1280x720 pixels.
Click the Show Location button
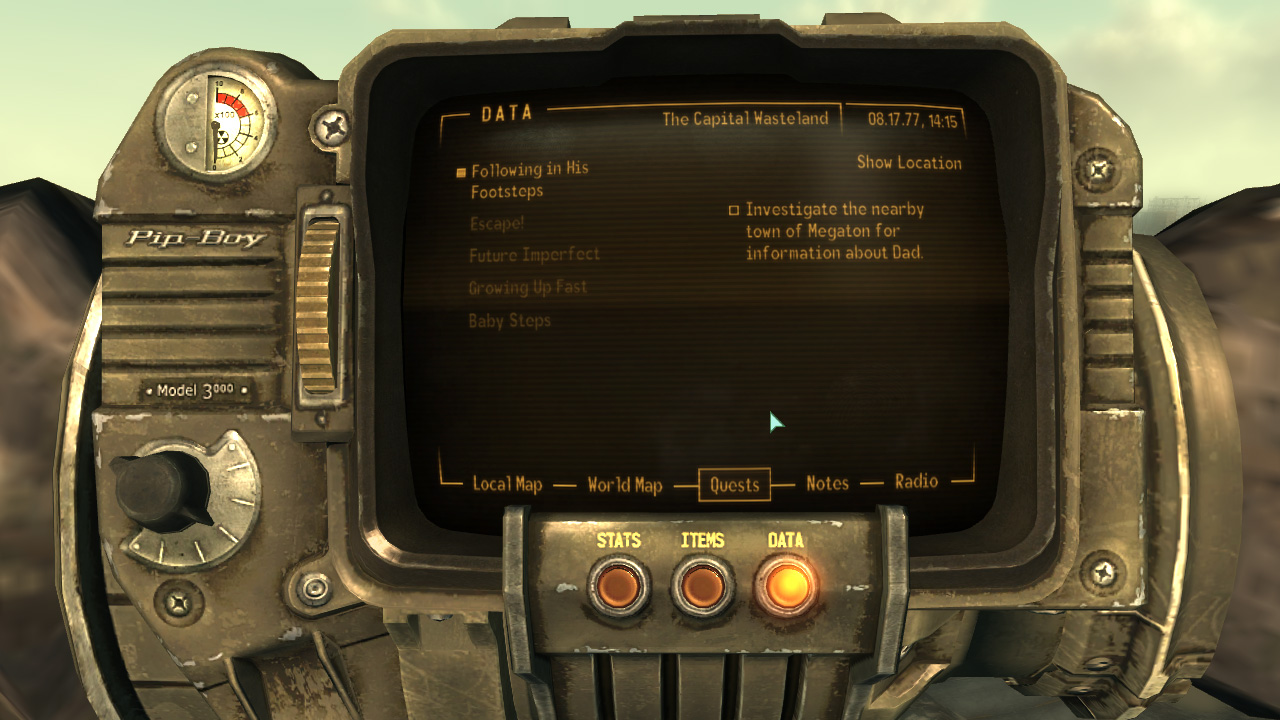[908, 163]
